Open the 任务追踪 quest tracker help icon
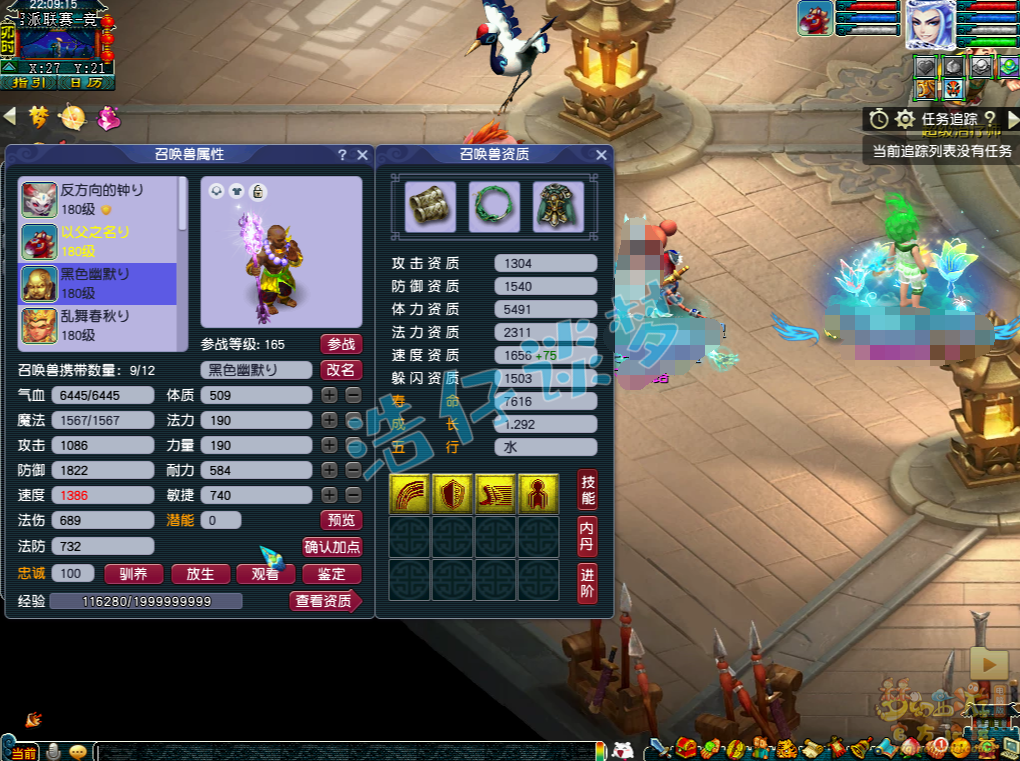 990,120
